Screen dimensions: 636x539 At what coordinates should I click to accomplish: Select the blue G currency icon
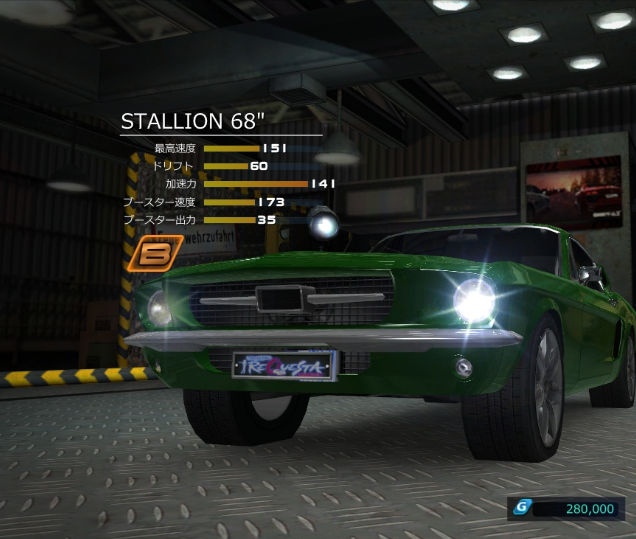tap(521, 508)
